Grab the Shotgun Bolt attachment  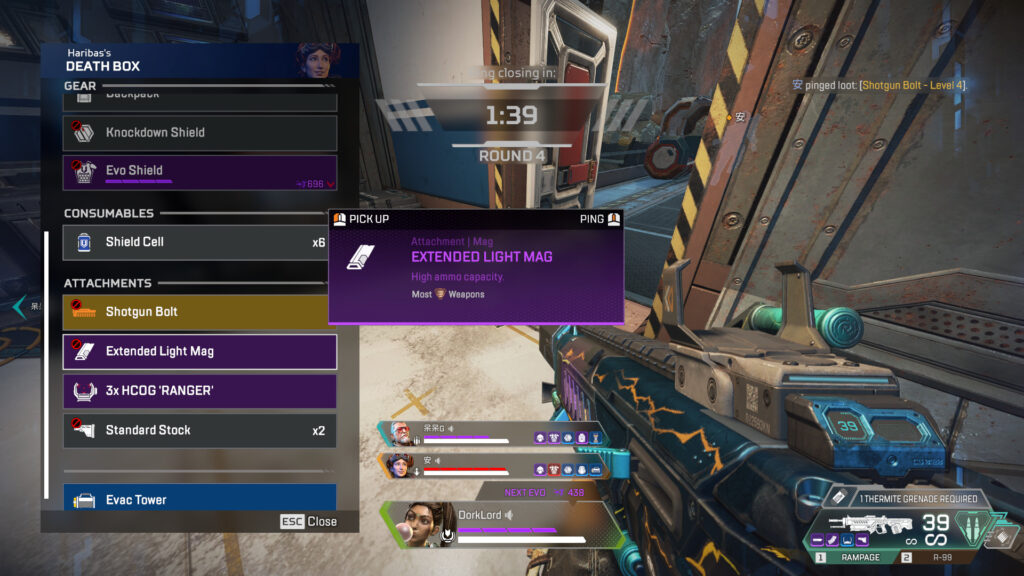[197, 312]
